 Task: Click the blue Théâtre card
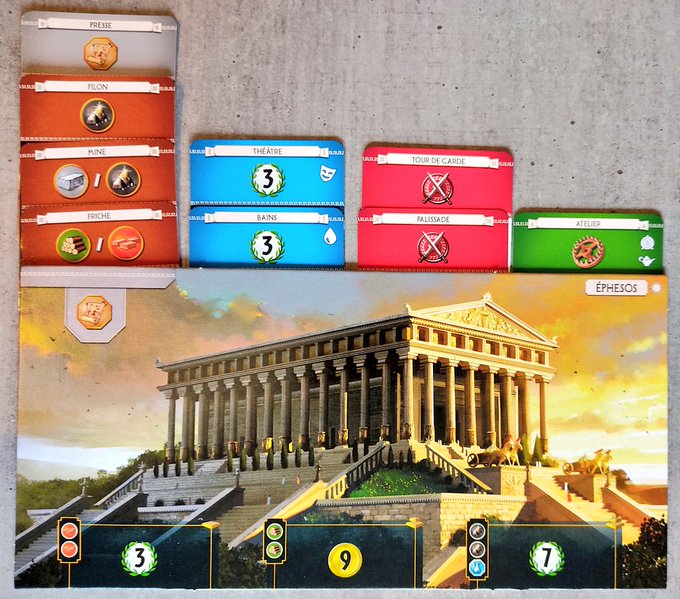[266, 173]
